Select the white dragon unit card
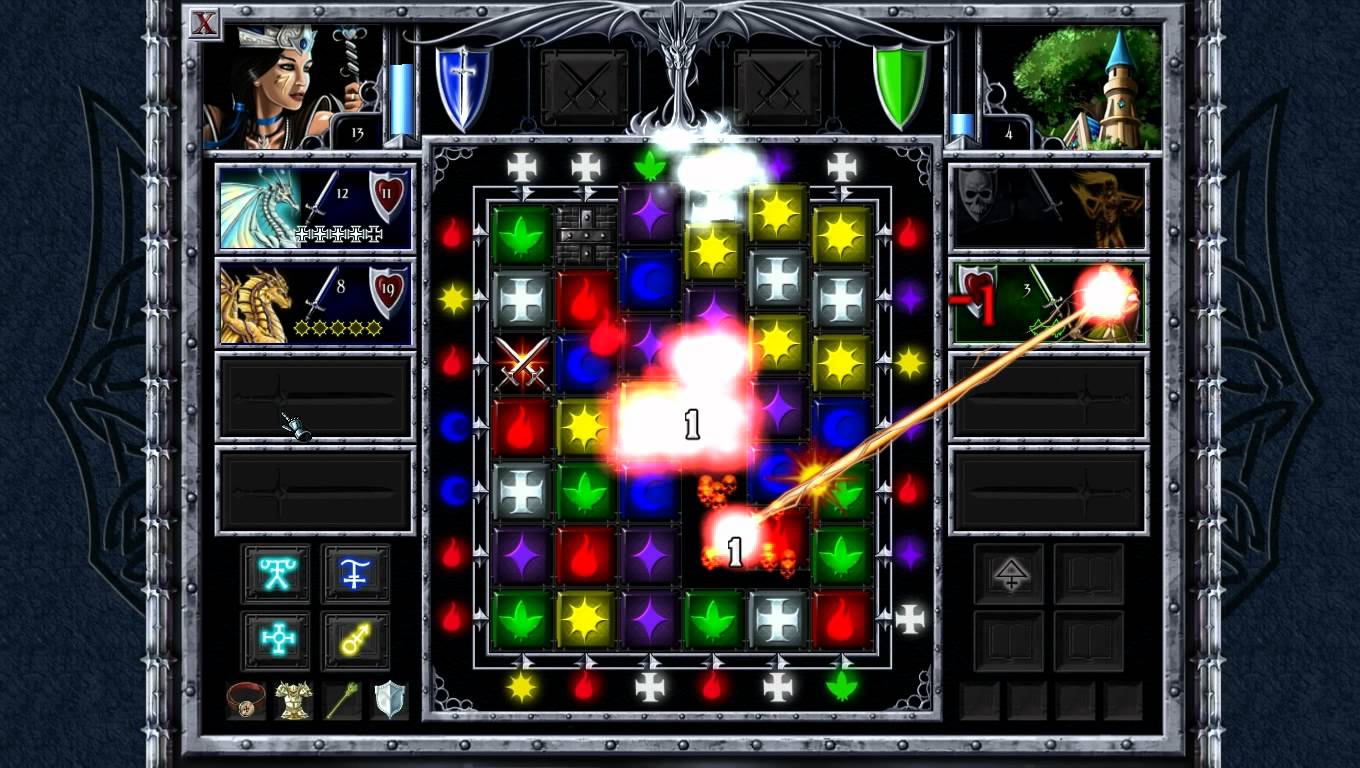The height and width of the screenshot is (768, 1360). (x=315, y=208)
